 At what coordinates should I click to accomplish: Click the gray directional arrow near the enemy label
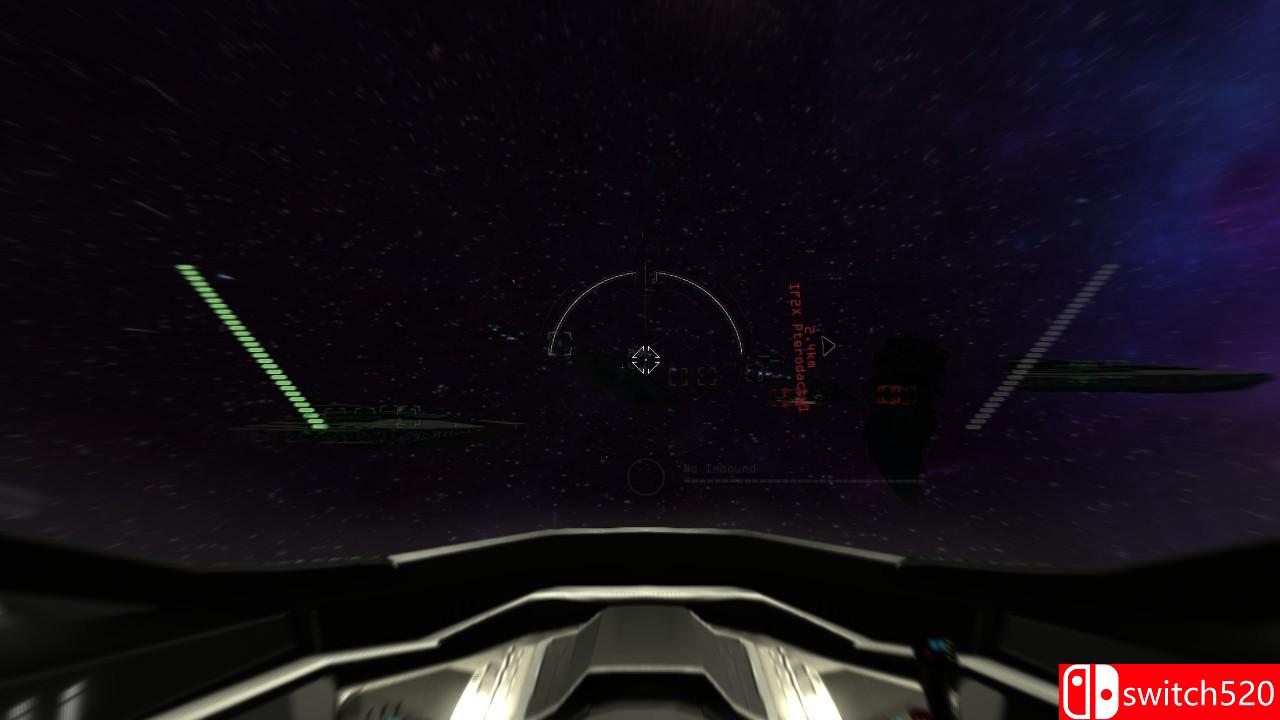point(828,344)
